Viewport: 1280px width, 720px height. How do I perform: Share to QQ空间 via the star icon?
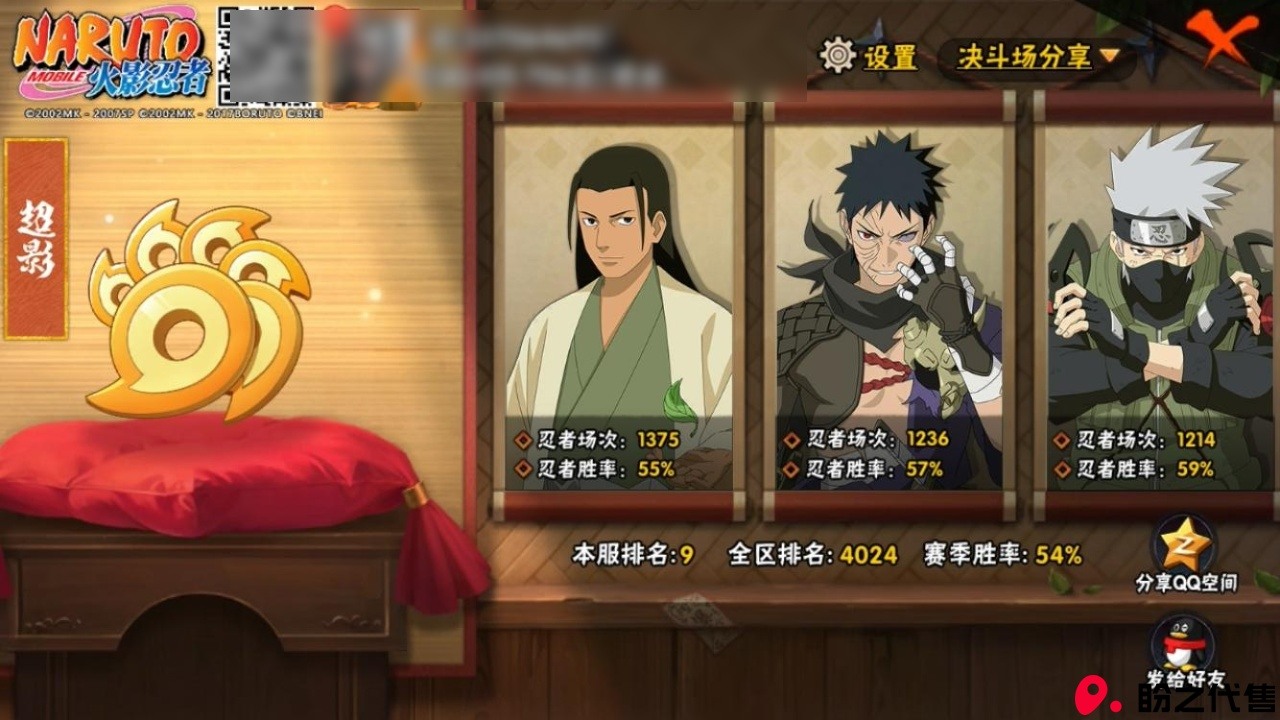1185,546
